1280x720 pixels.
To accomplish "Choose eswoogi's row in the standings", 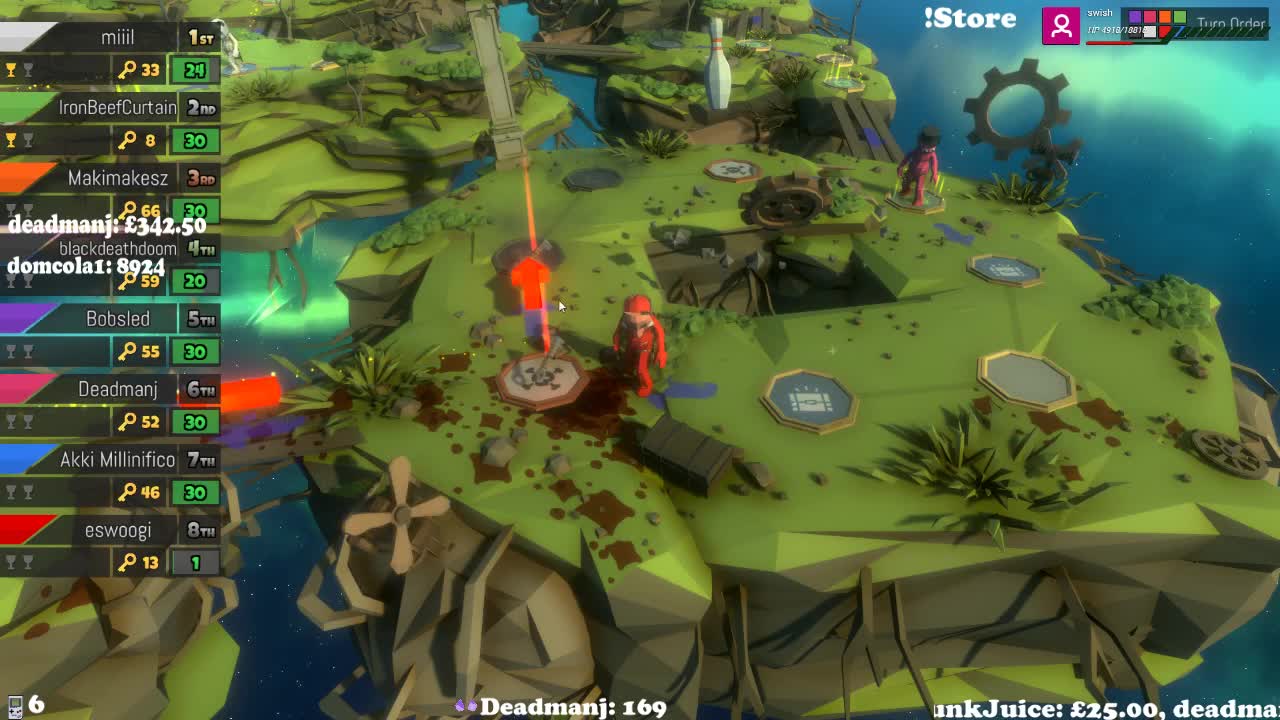I will tap(117, 530).
